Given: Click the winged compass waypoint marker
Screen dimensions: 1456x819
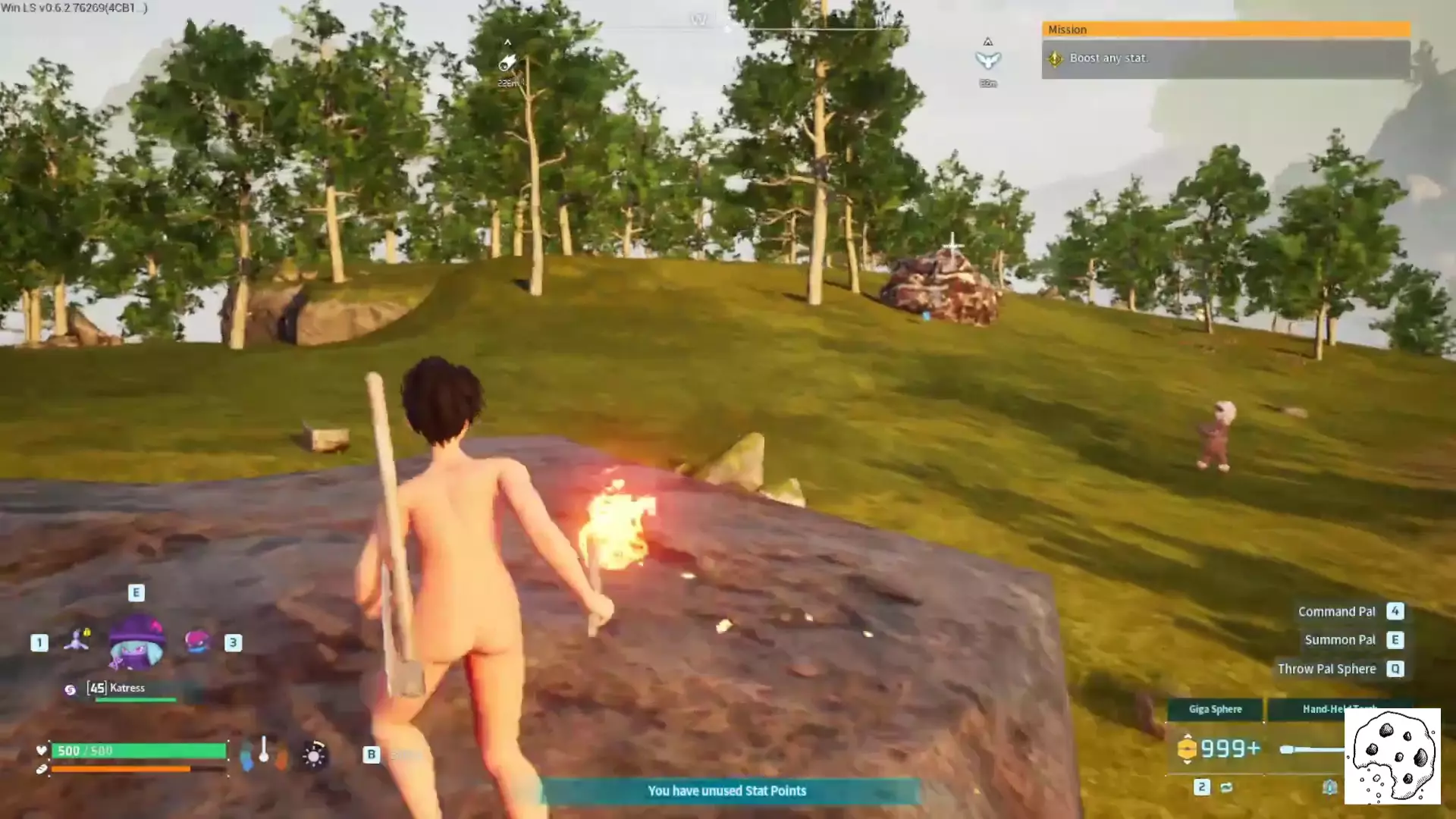Looking at the screenshot, I should (987, 59).
